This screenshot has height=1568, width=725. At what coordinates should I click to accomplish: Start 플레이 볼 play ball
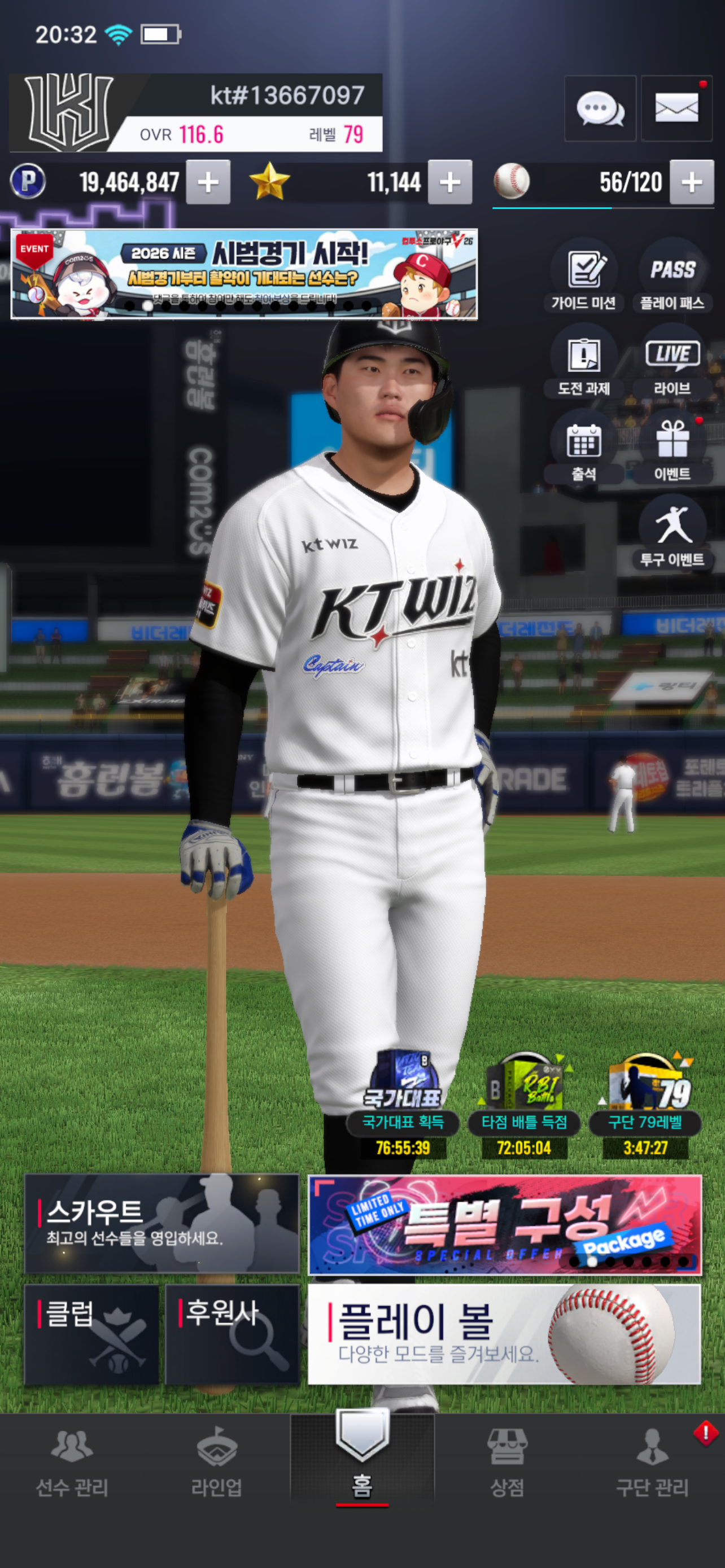504,1334
